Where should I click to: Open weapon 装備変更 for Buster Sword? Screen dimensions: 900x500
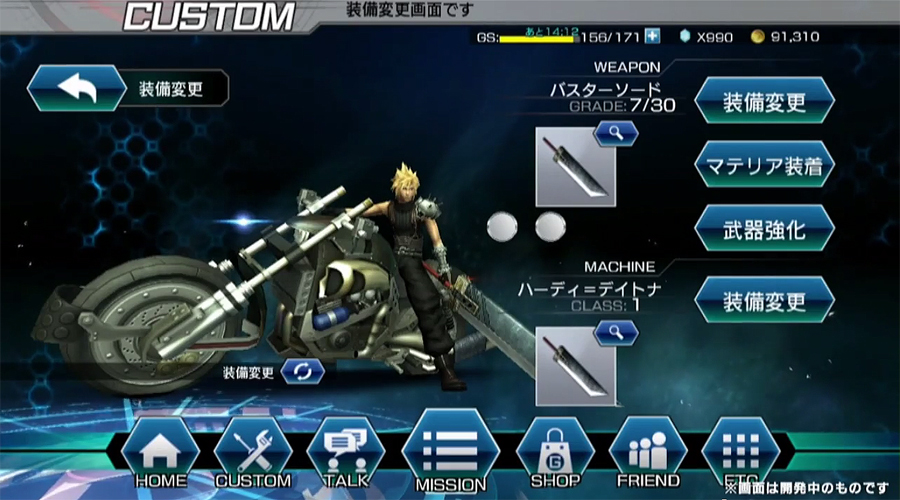[764, 100]
